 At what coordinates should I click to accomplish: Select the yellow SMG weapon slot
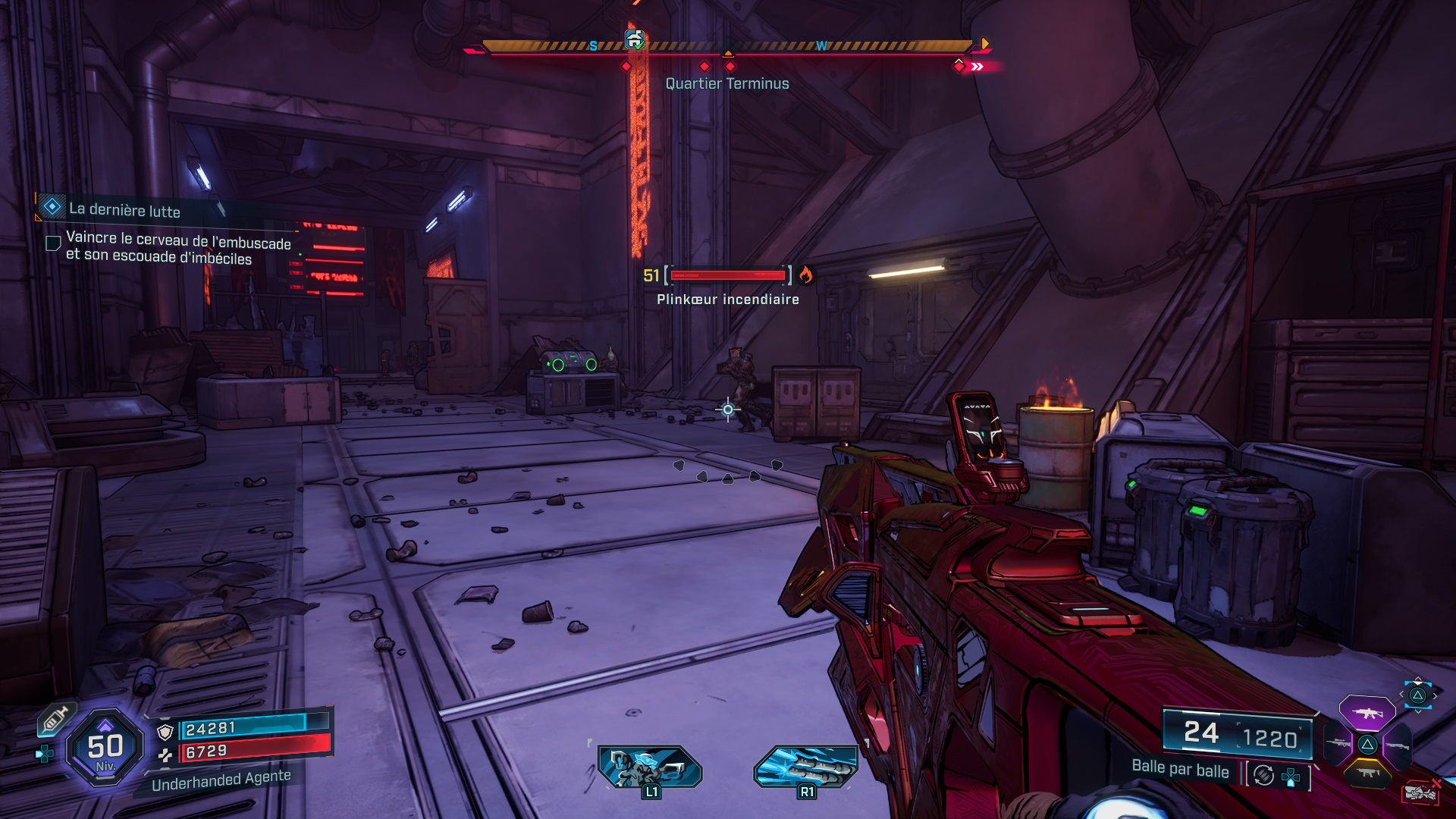click(x=1369, y=772)
